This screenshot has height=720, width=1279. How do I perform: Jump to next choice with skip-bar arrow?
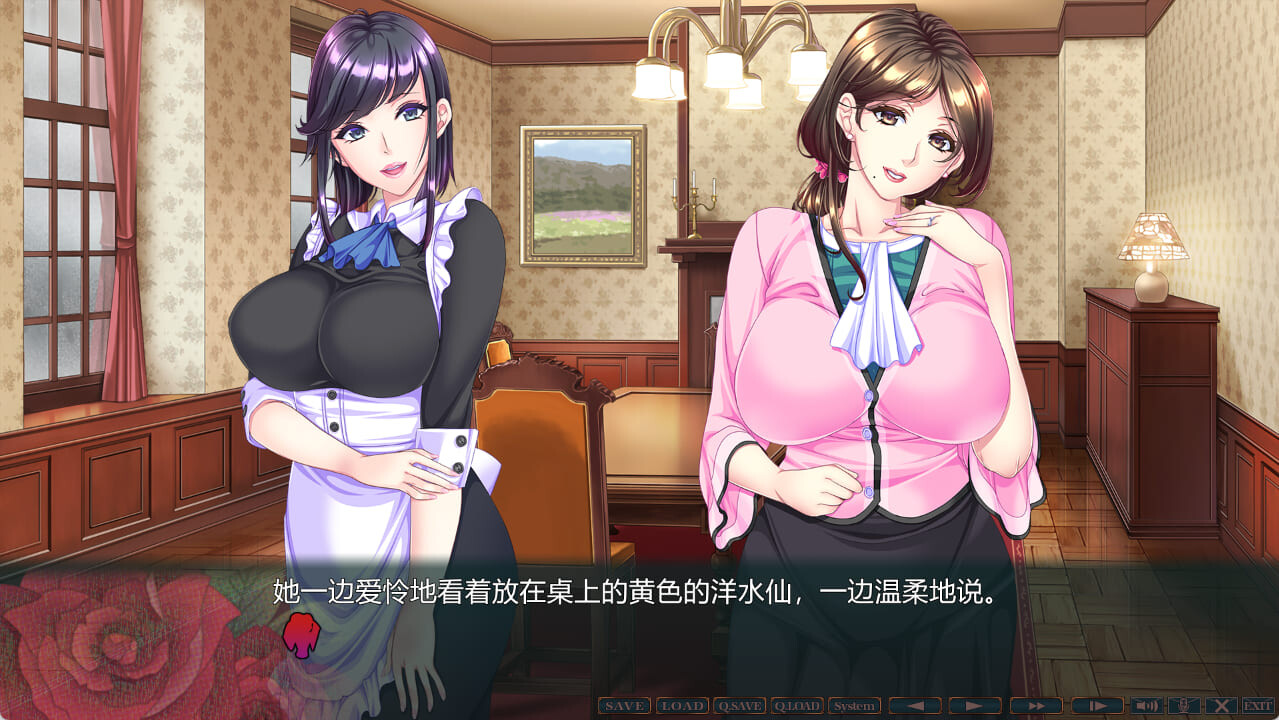[1097, 706]
